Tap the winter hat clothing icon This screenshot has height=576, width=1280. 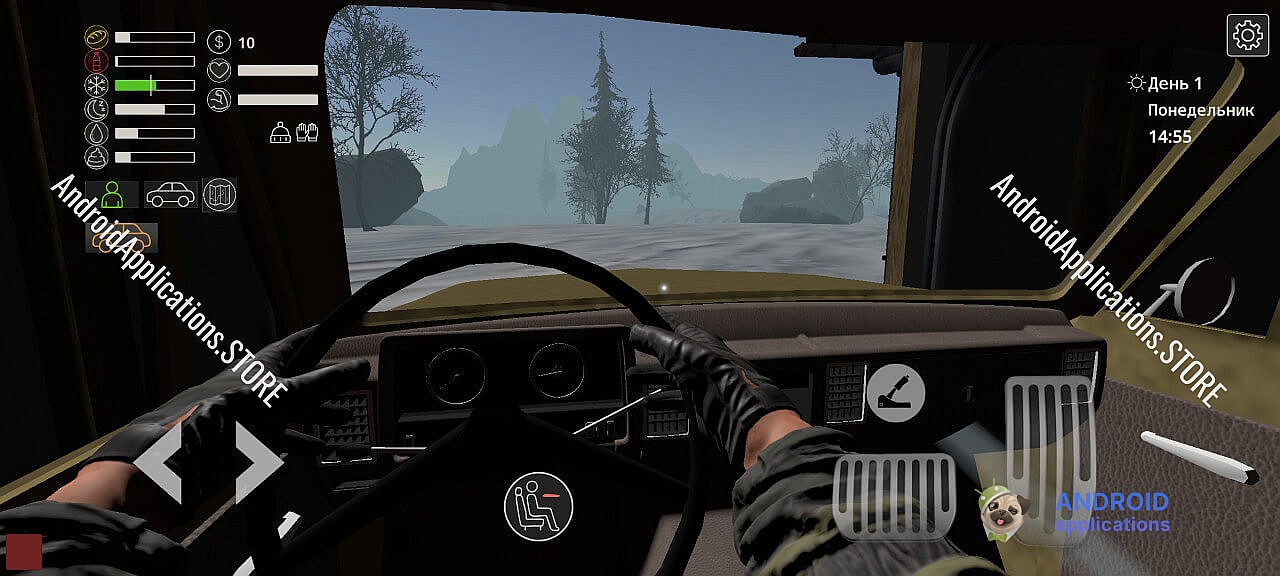coord(281,132)
